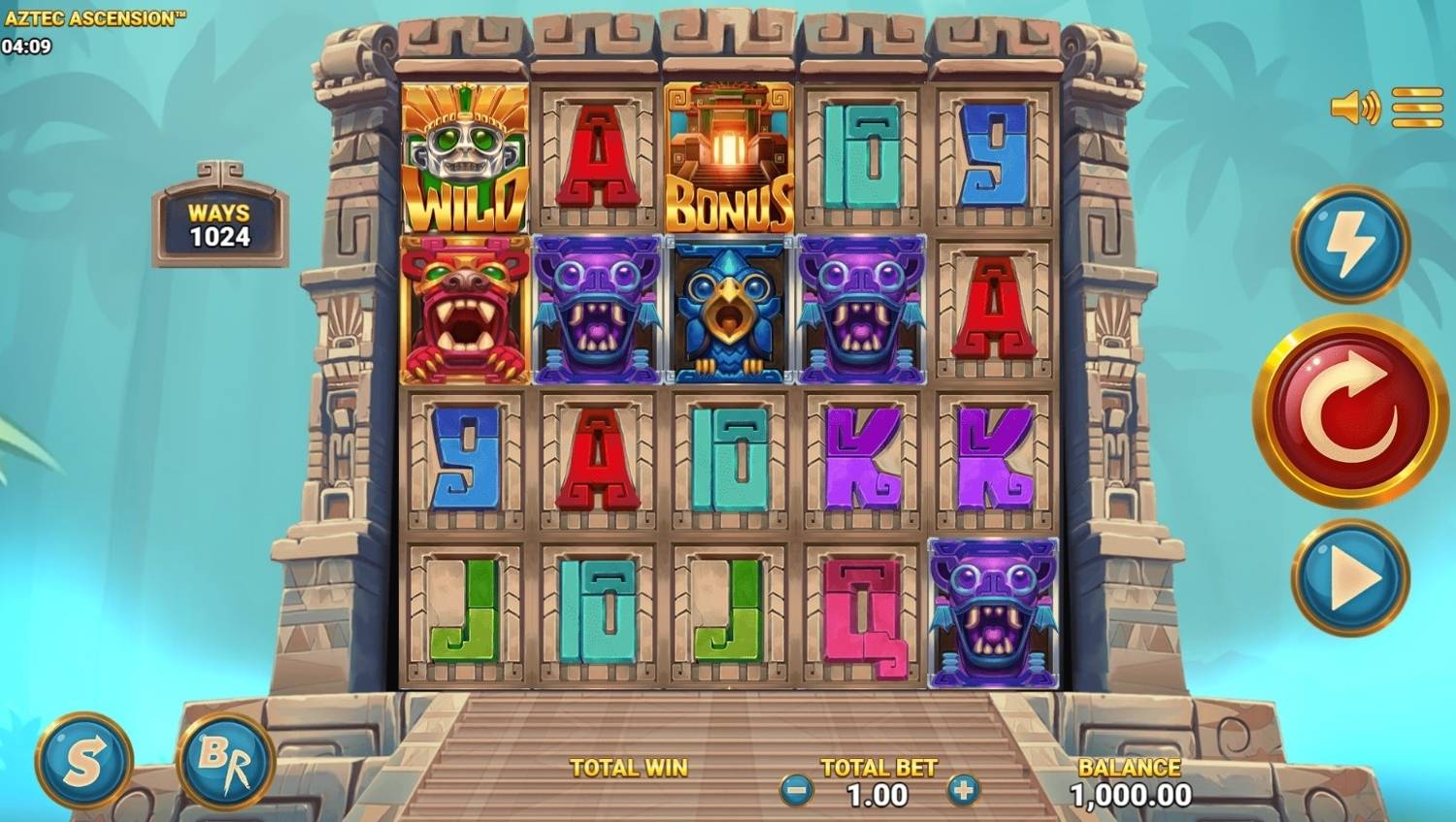Toggle the sound speaker icon
Screen dimensions: 1456x822
pos(1355,108)
